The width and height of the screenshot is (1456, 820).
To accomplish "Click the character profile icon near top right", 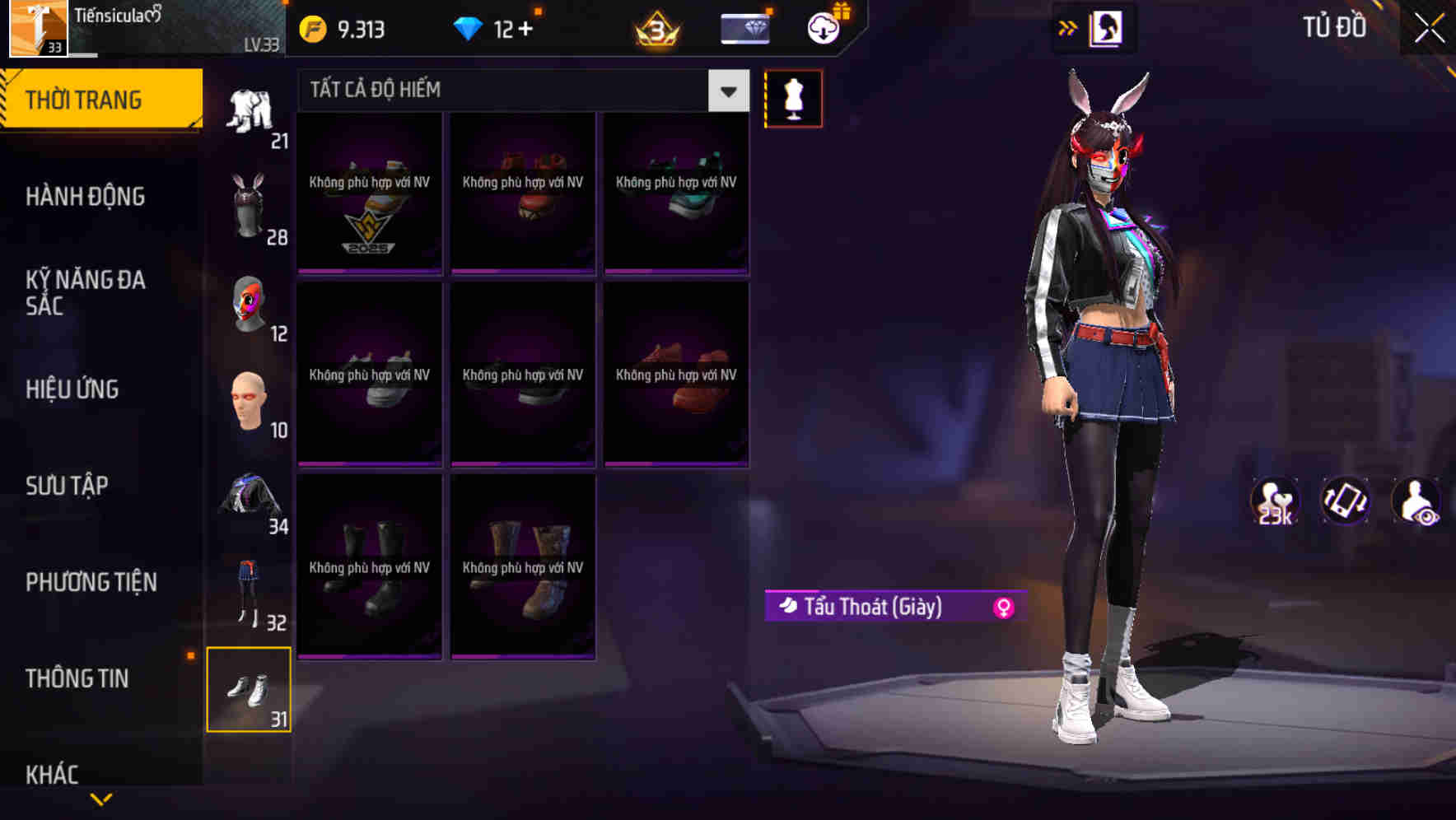I will 1106,27.
